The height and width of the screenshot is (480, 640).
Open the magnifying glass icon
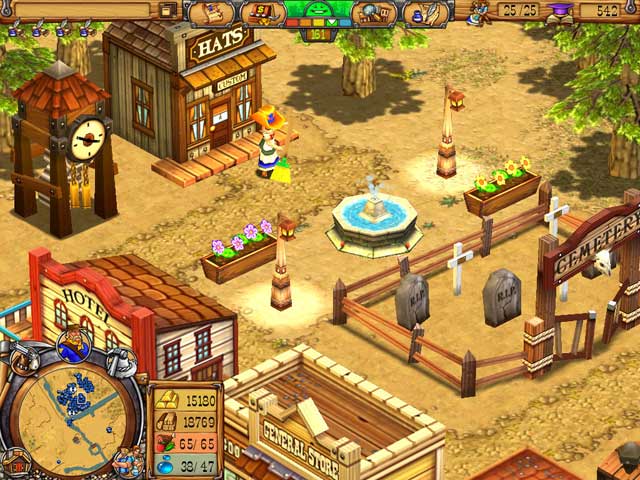(374, 13)
